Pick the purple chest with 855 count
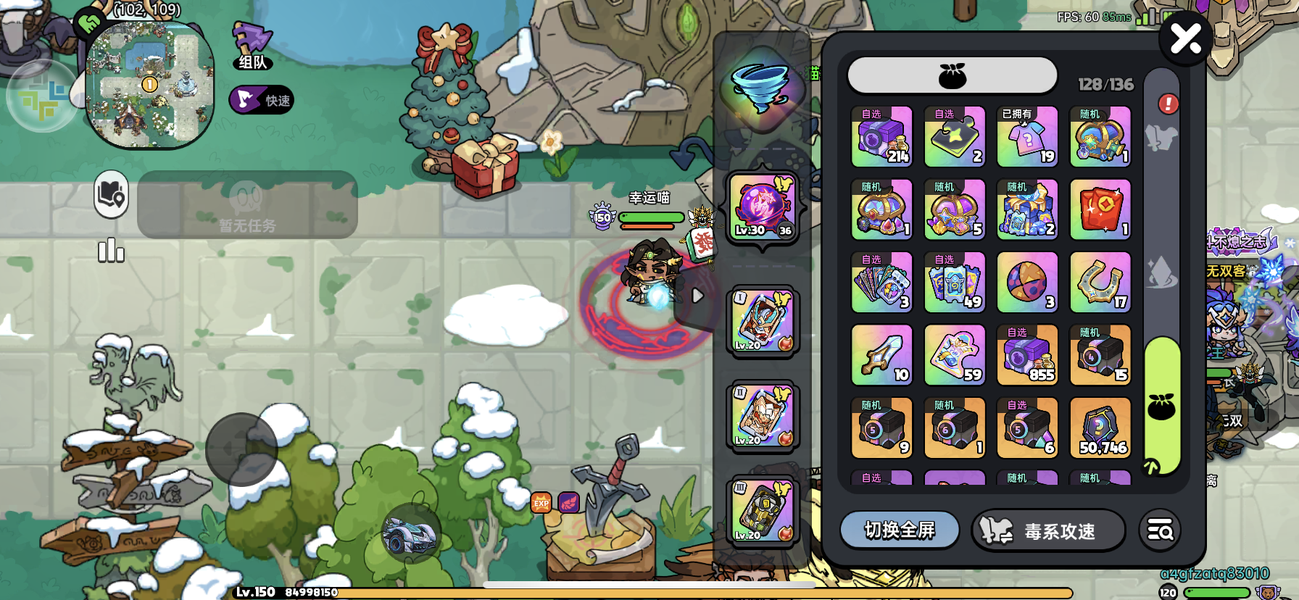Viewport: 1299px width, 600px height. click(1027, 355)
